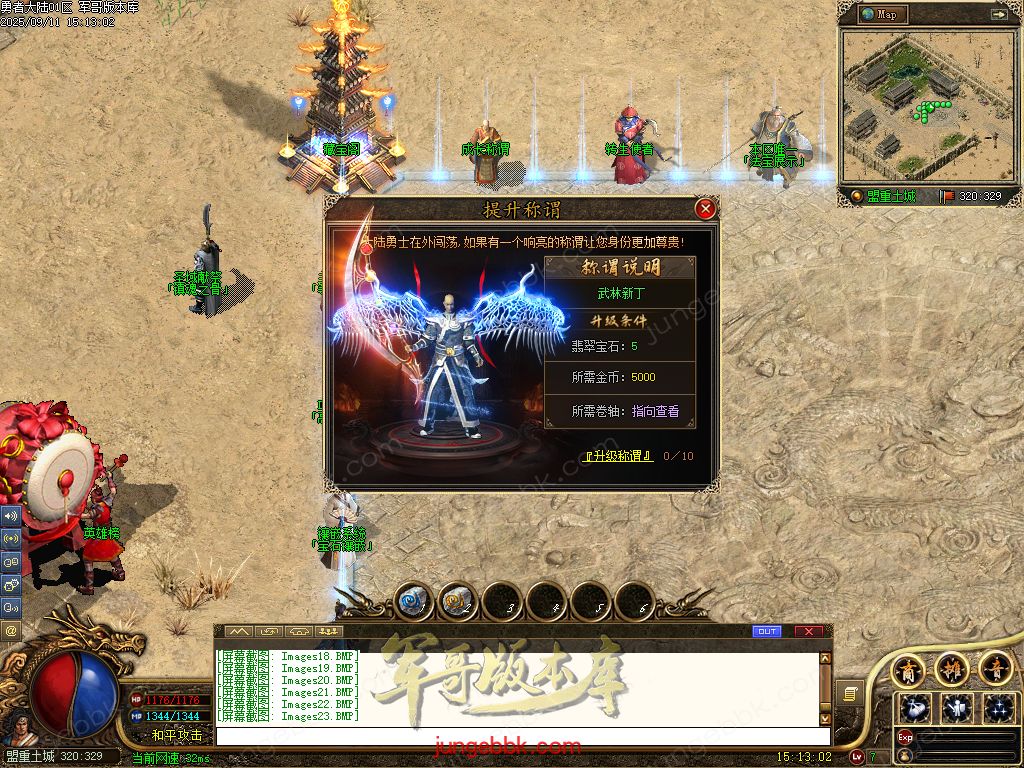The height and width of the screenshot is (768, 1024).
Task: Open the scroll note icon beside the chat
Action: click(x=852, y=693)
